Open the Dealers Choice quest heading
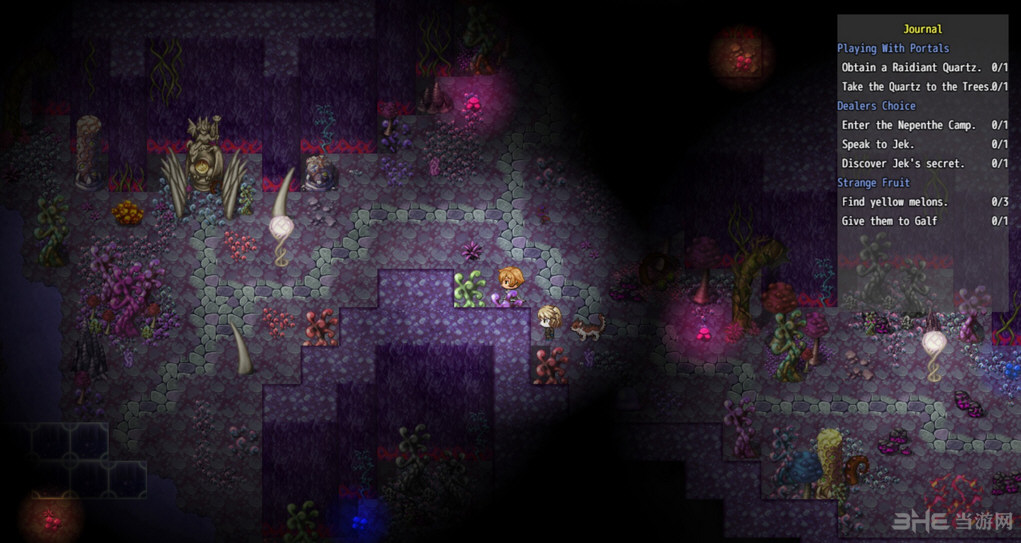Viewport: 1021px width, 543px height. coord(876,106)
